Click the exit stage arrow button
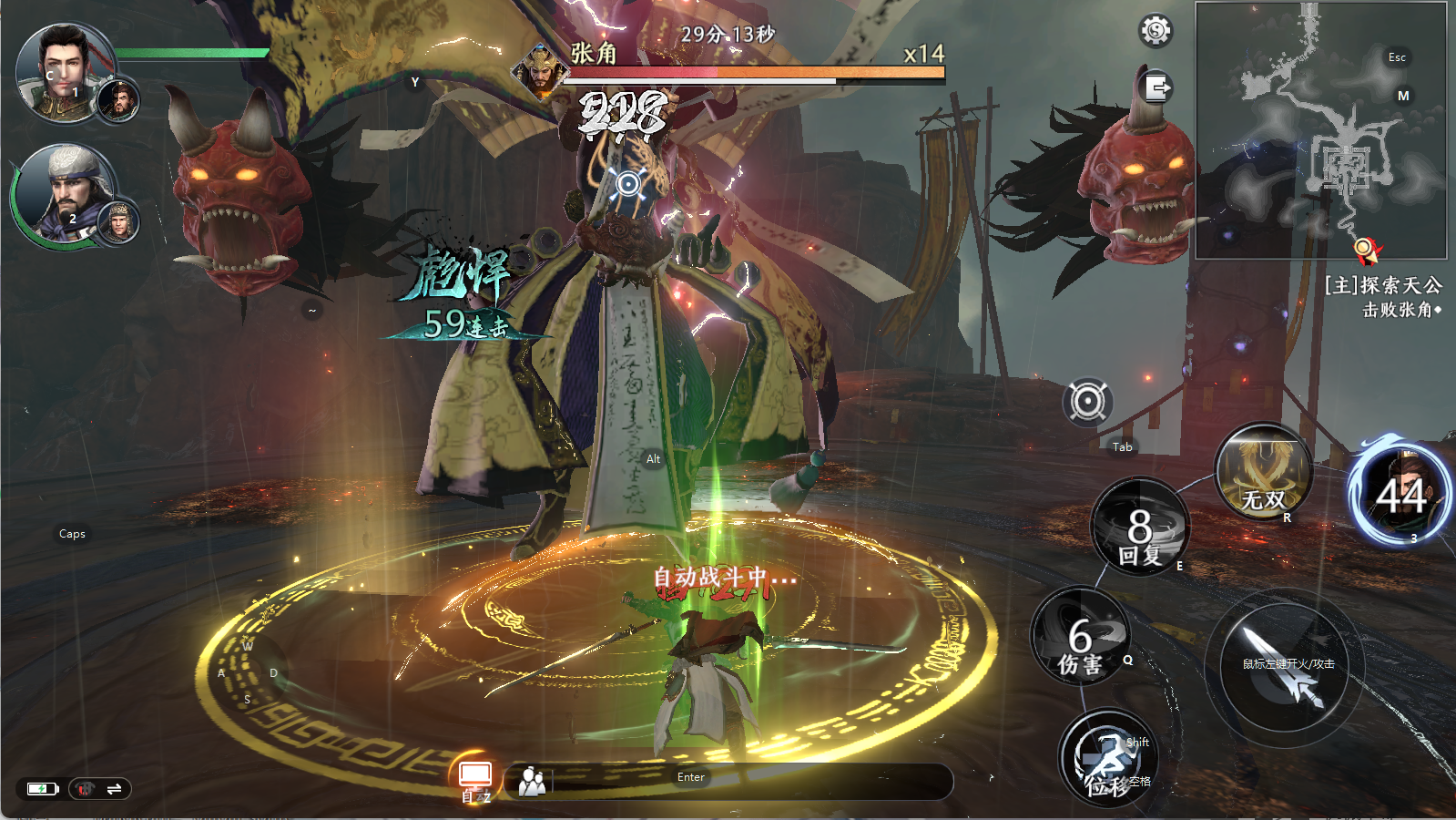This screenshot has height=820, width=1456. (1156, 88)
